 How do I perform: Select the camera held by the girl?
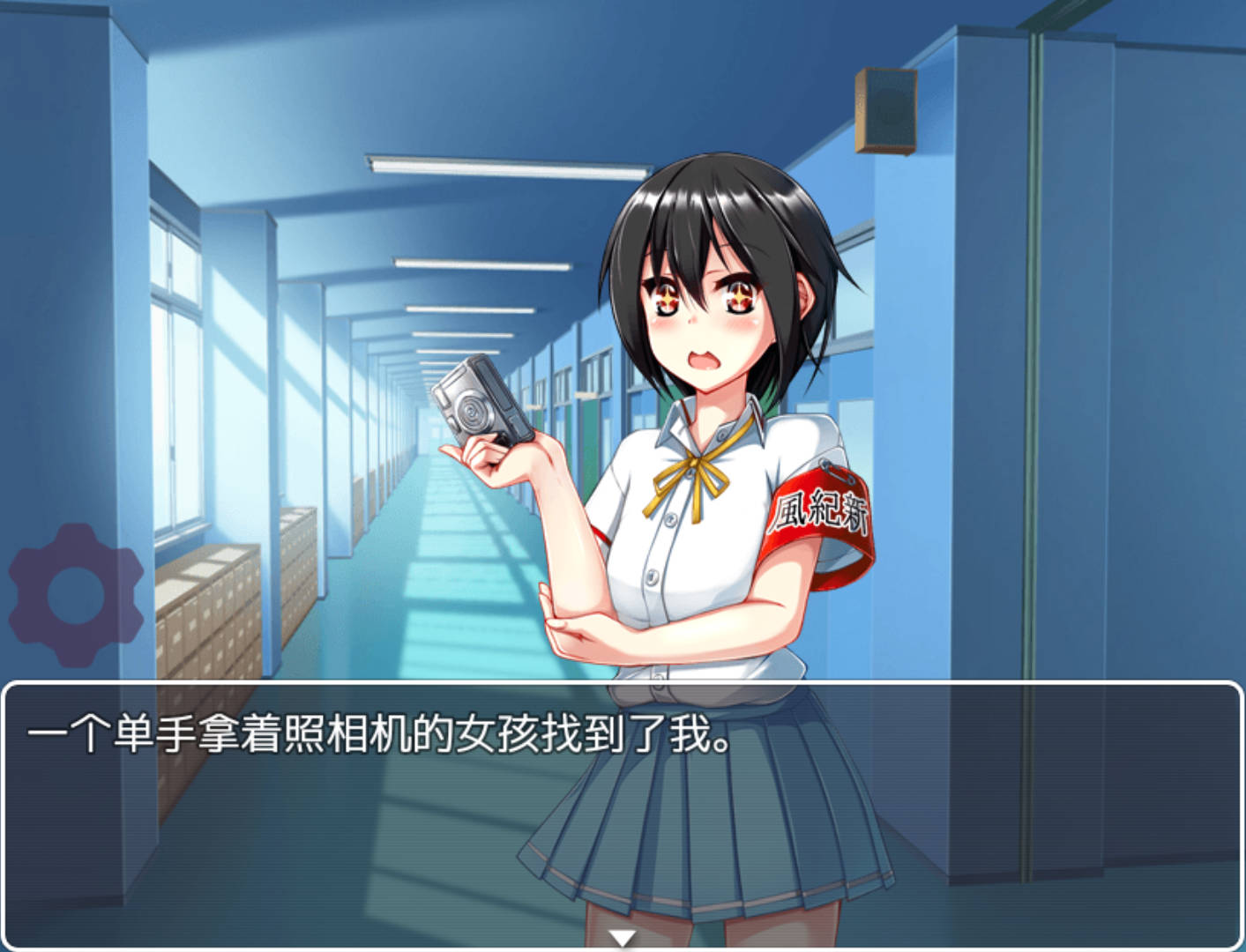481,401
